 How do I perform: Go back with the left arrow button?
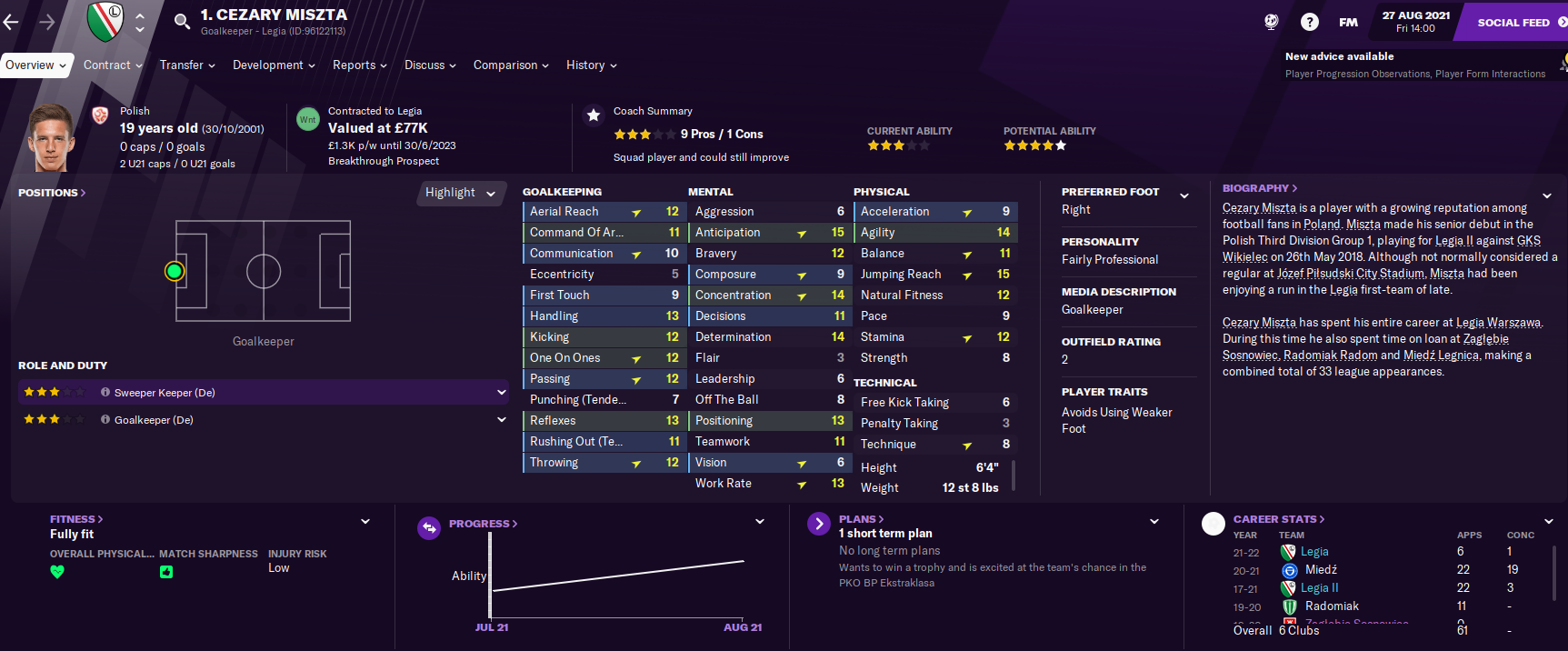12,22
